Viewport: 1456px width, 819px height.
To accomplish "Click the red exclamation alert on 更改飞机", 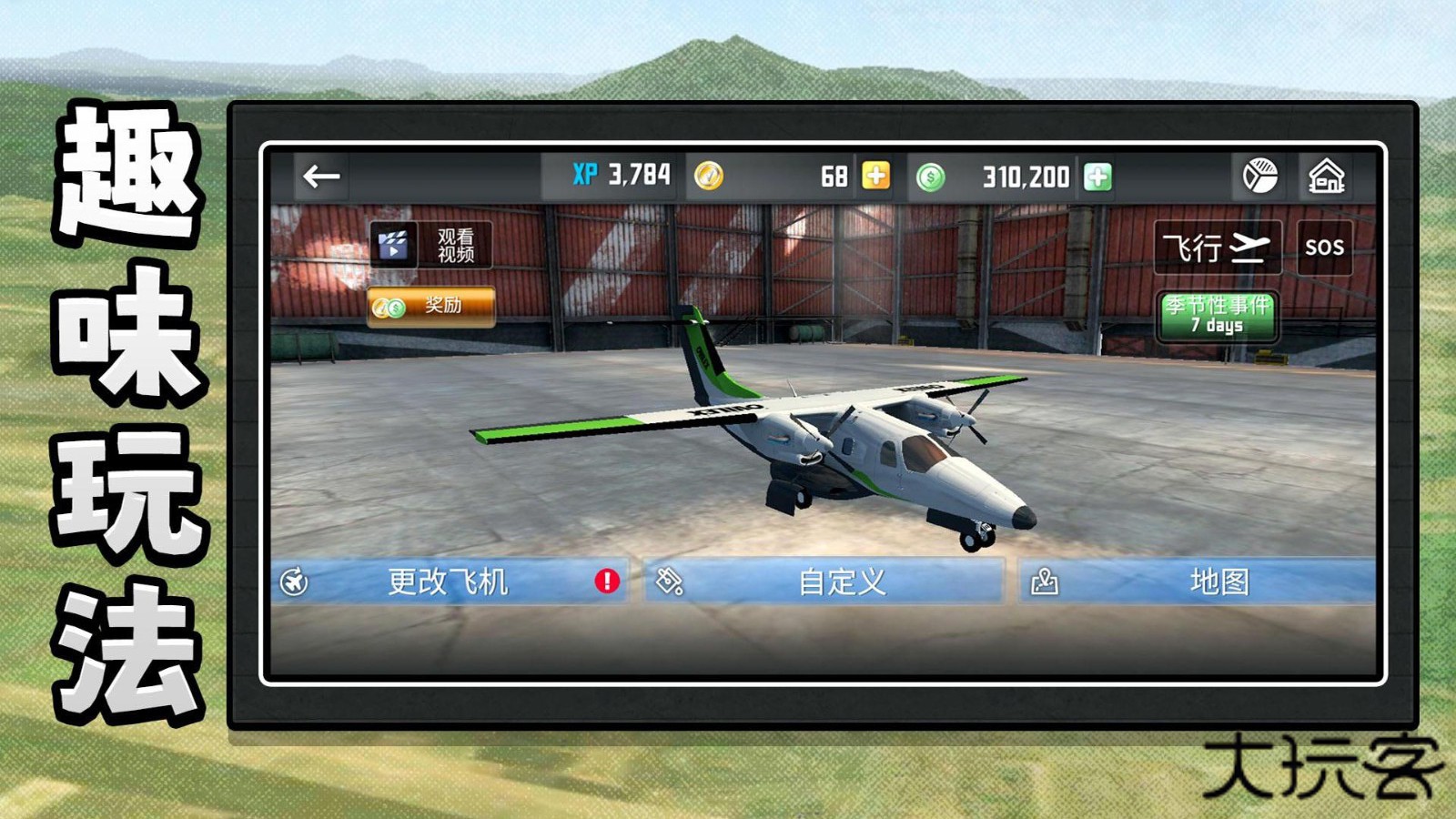I will [606, 581].
